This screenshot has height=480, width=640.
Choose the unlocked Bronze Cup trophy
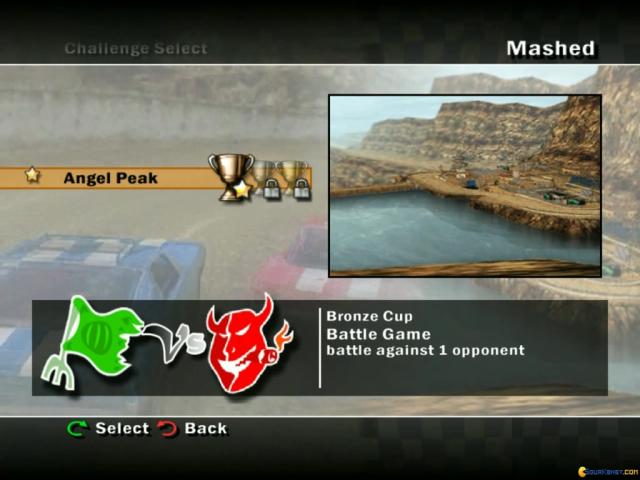click(229, 174)
